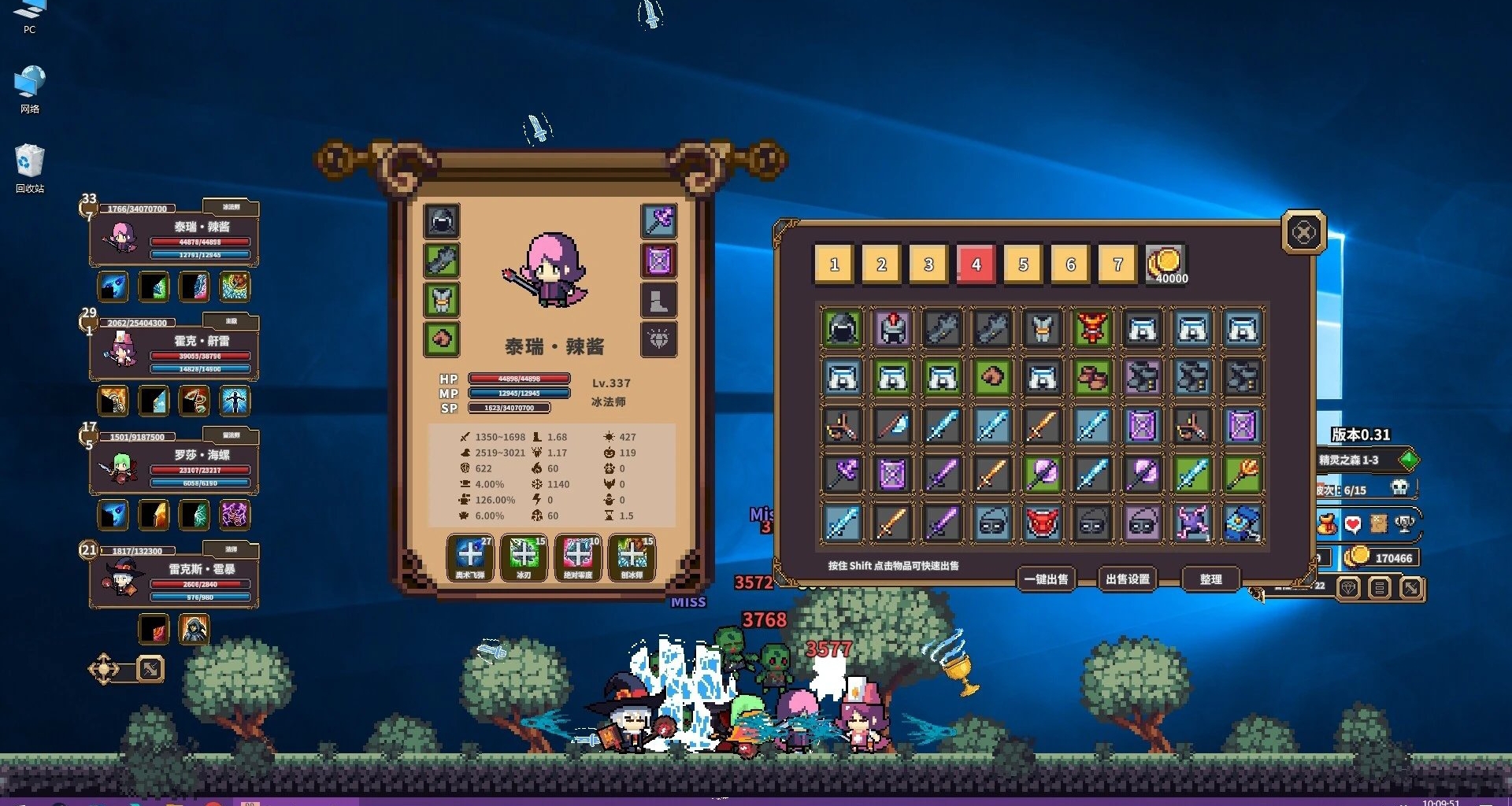
Task: Select the weapon slot on the character sheet
Action: coord(660,221)
